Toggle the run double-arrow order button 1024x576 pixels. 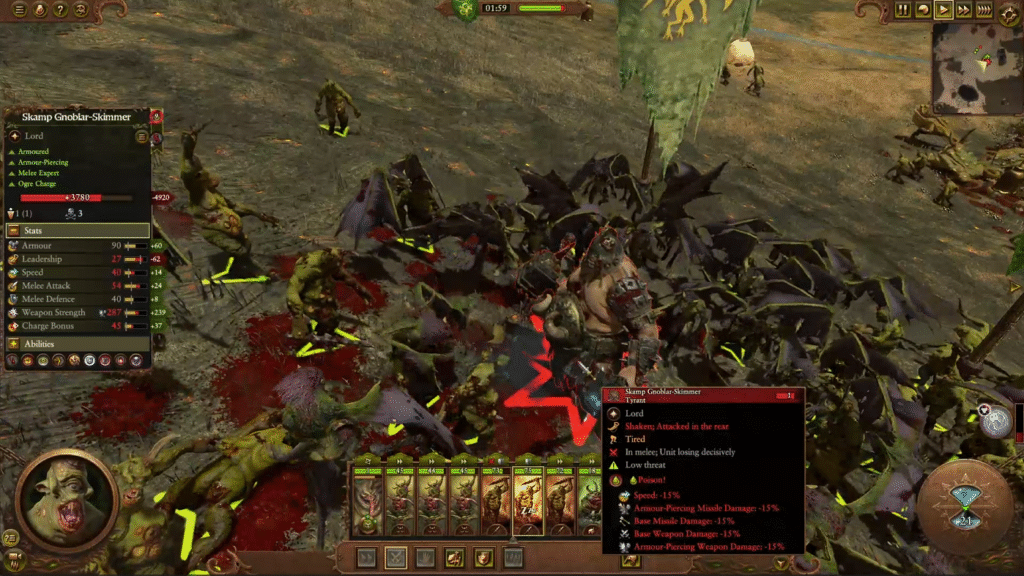tap(366, 557)
